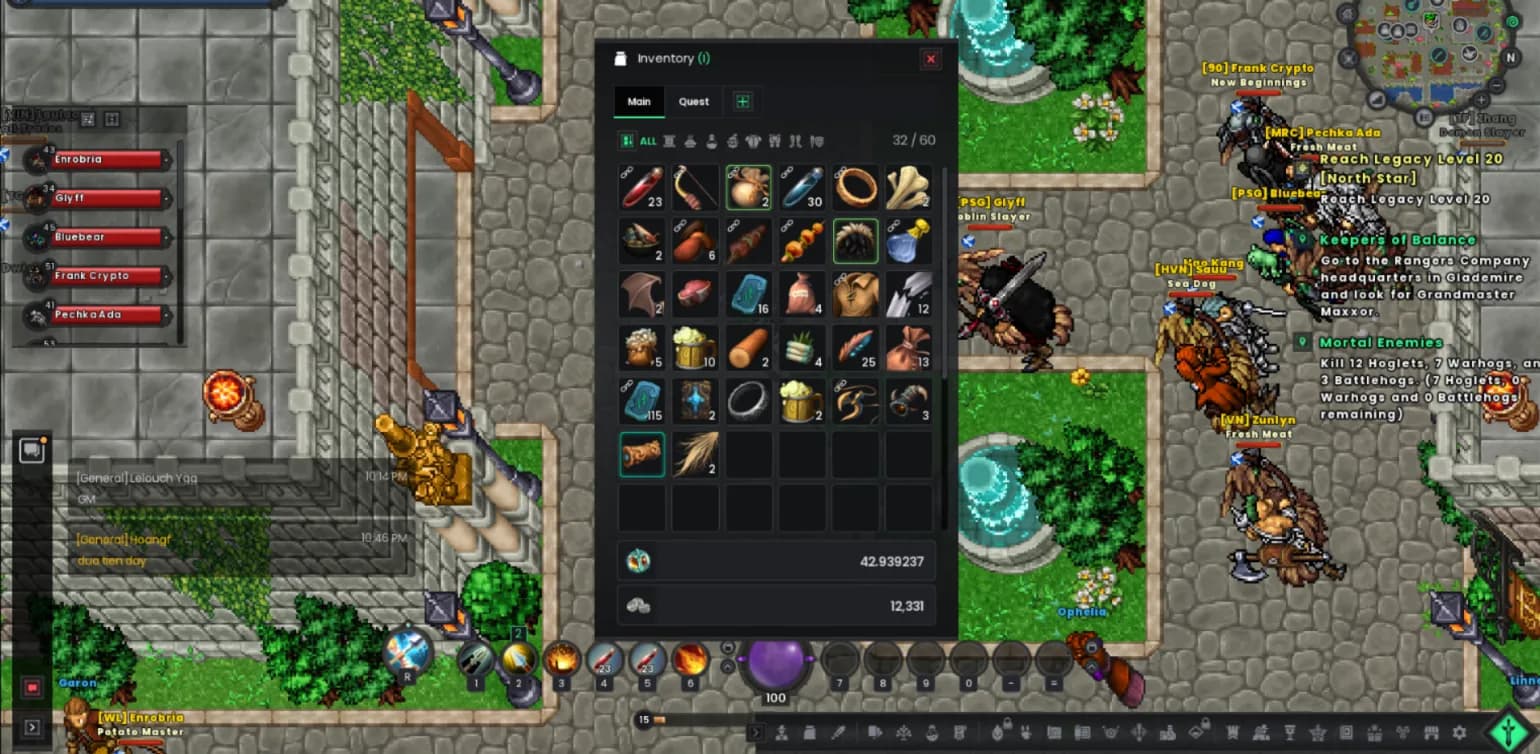Screen dimensions: 1540x754
Task: Click the minimap zoom-in plus button
Action: tap(1481, 100)
